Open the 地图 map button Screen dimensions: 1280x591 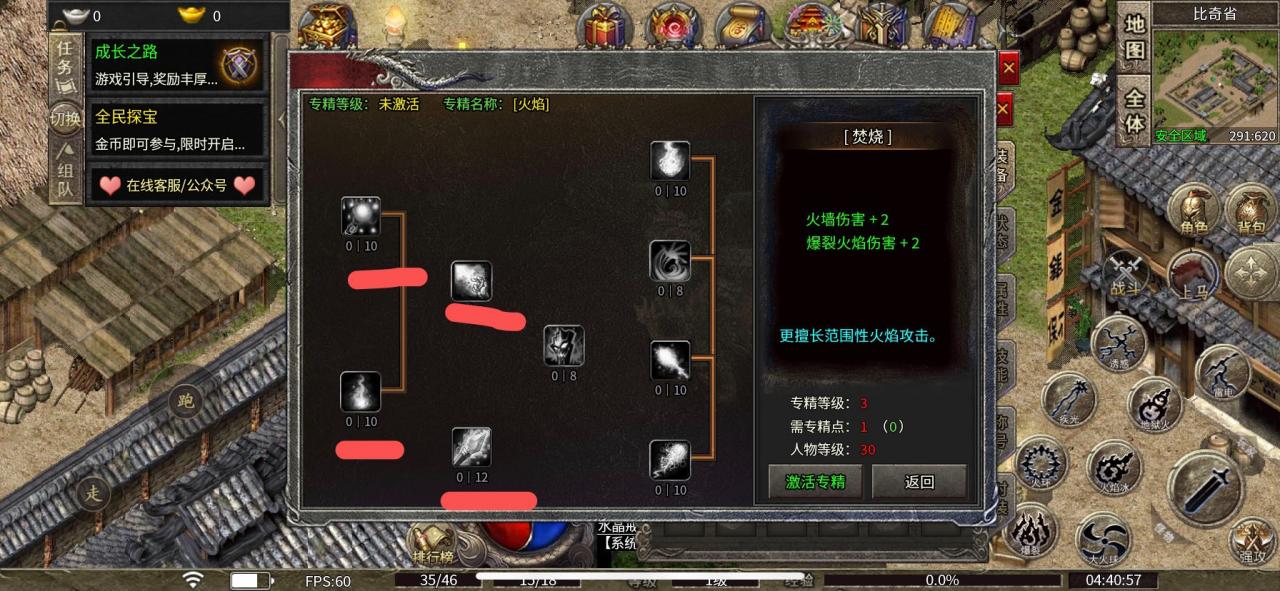(x=1134, y=37)
